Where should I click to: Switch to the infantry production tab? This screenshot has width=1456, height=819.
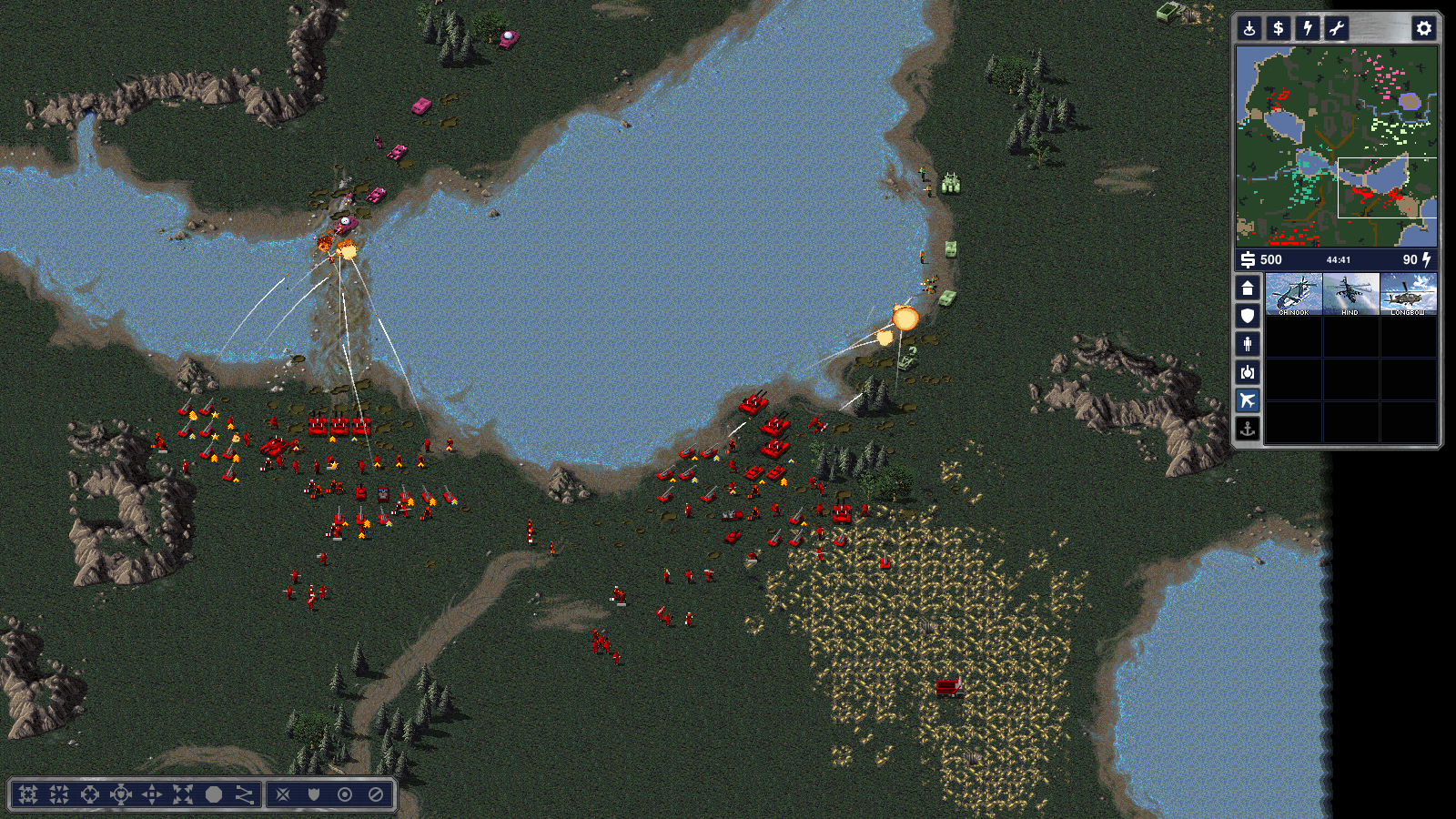coord(1248,344)
